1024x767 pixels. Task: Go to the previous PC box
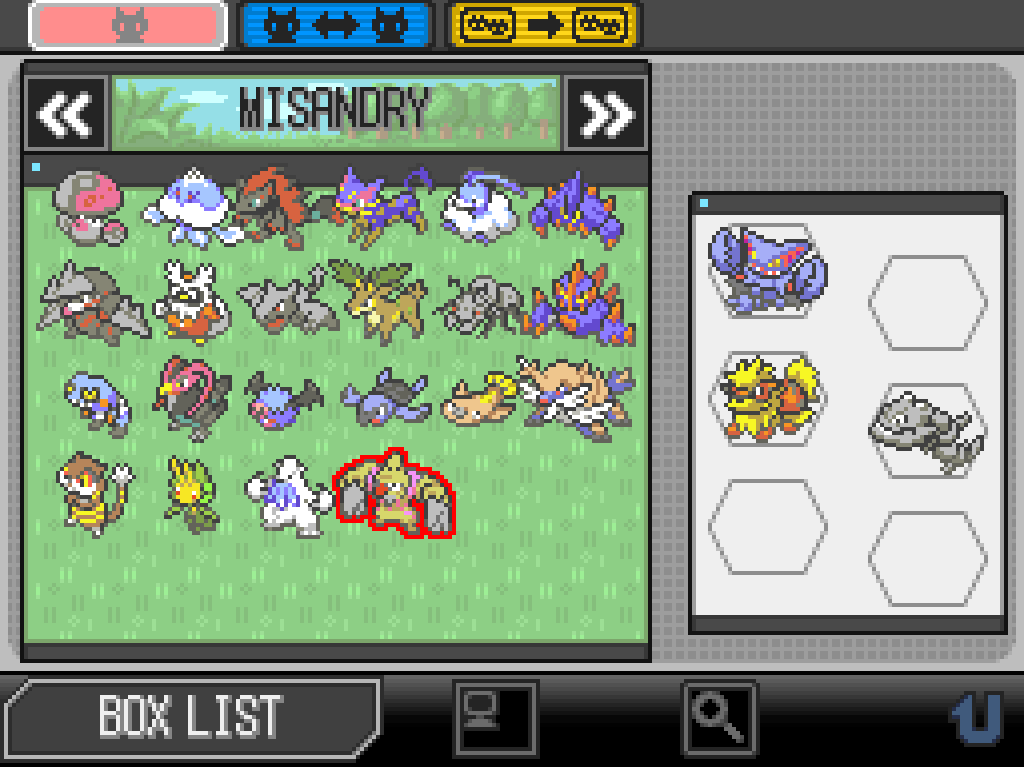point(66,114)
